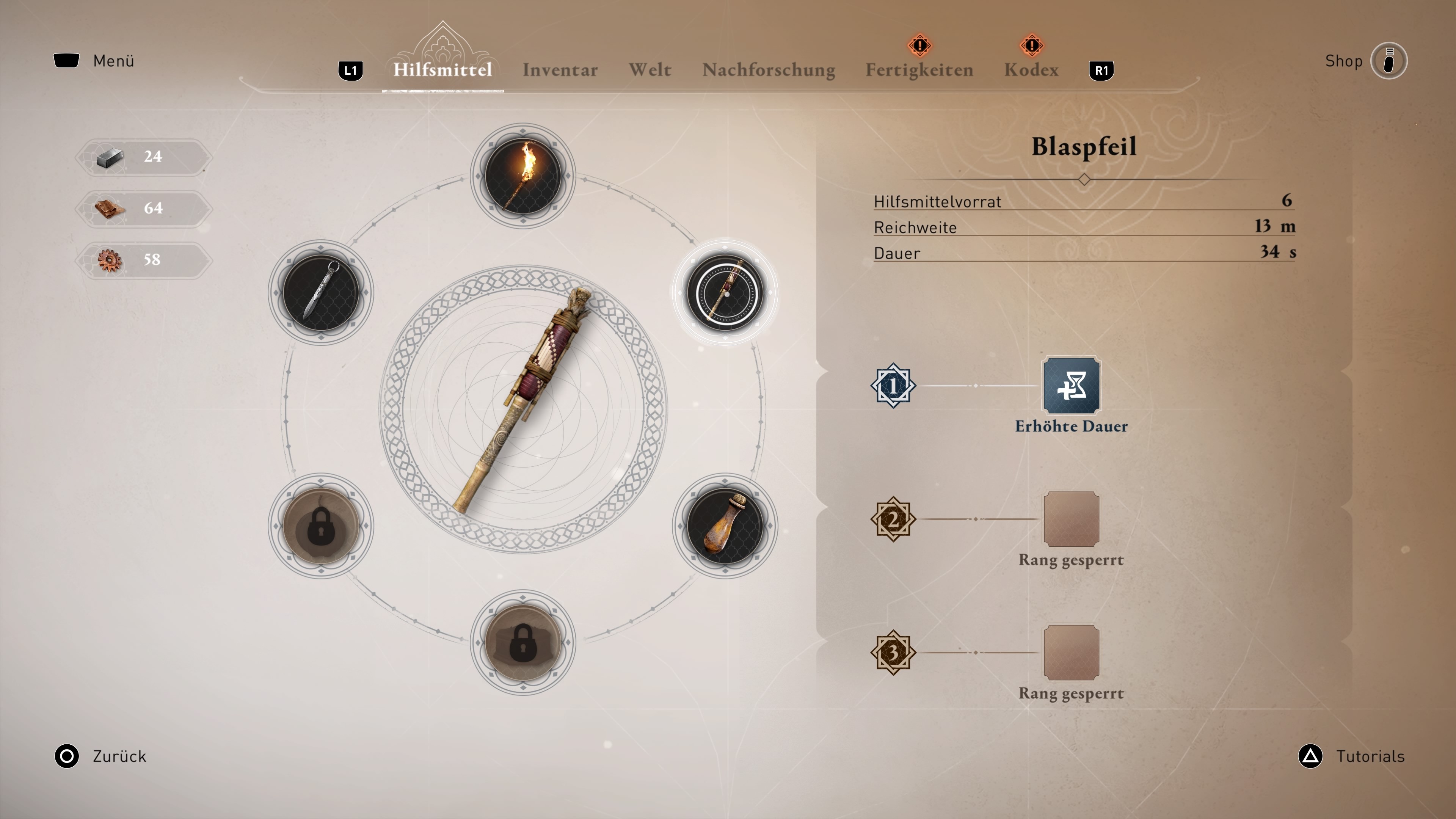Select the Erhöhte Dauer upgrade
This screenshot has width=1456, height=819.
tap(1070, 386)
